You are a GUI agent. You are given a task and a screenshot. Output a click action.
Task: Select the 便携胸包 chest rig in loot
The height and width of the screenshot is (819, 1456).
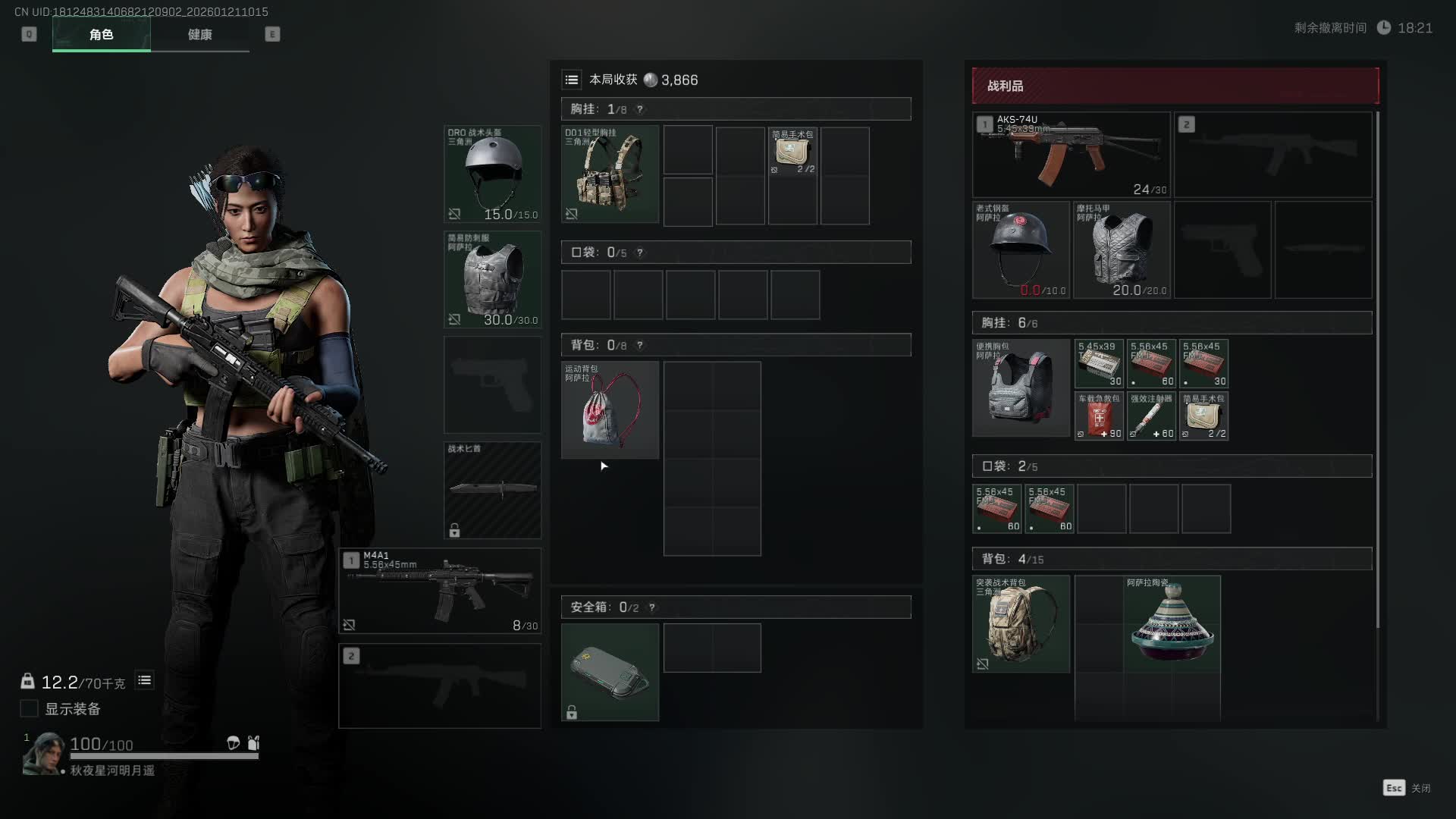point(1021,388)
